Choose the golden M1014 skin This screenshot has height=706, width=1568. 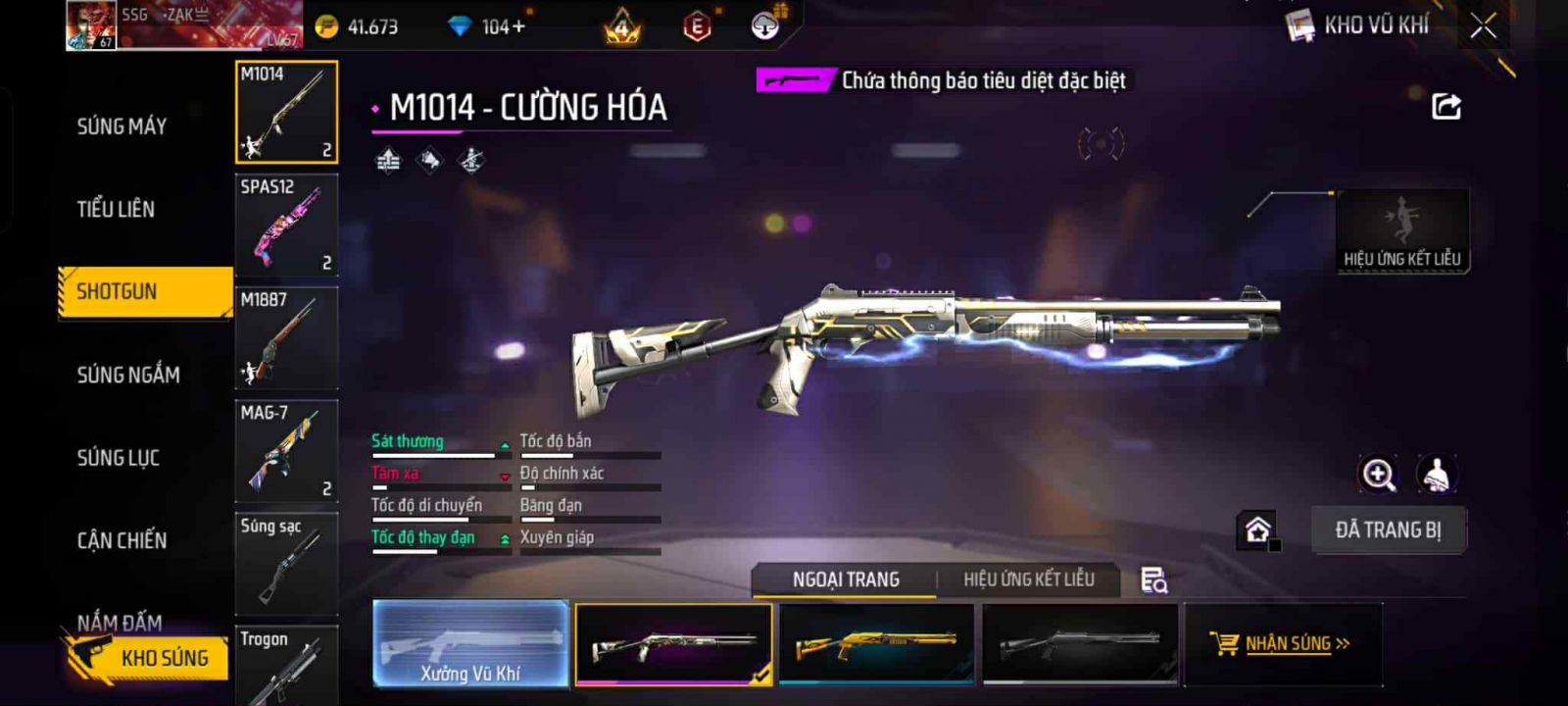[876, 643]
